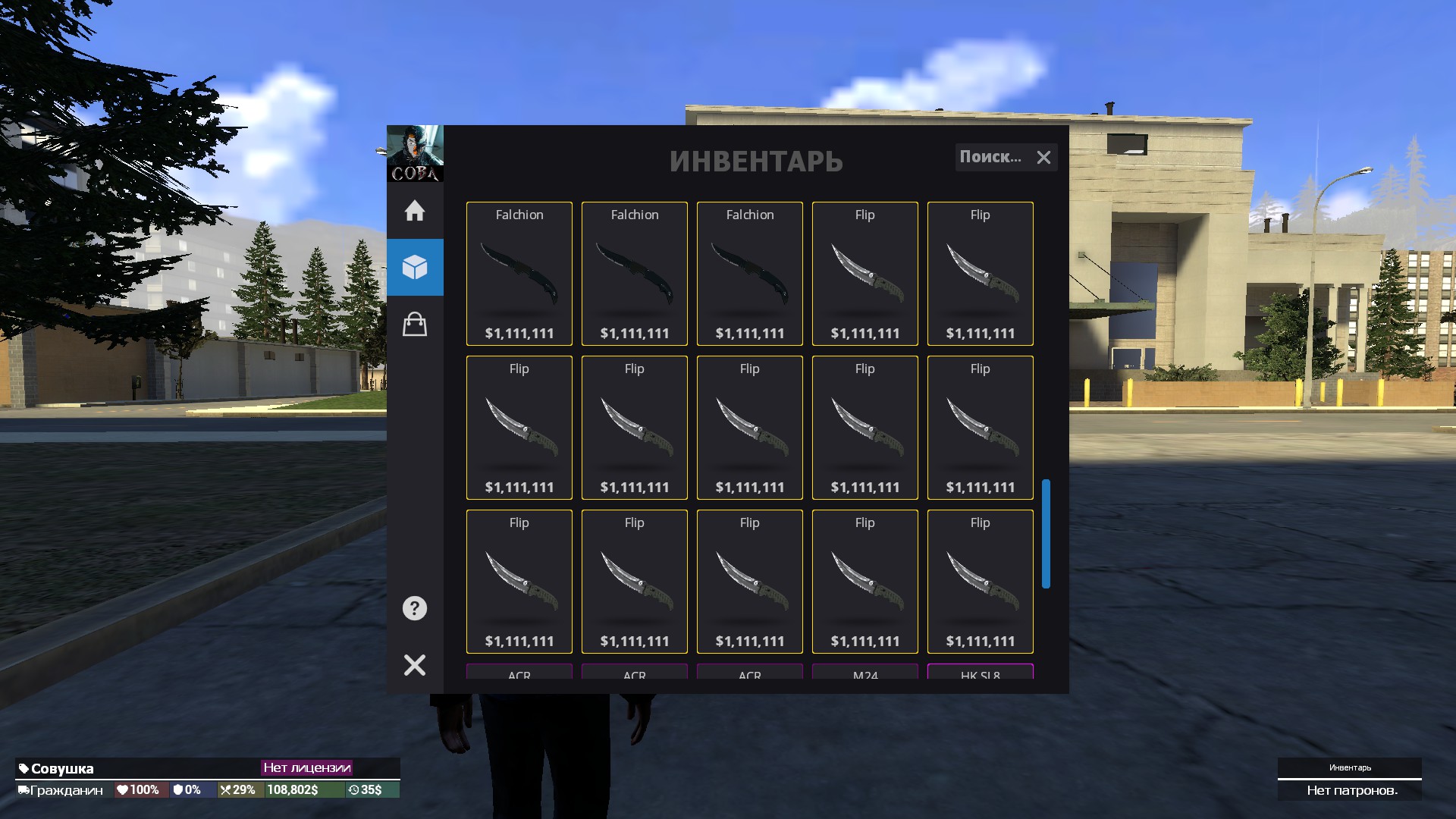The height and width of the screenshot is (819, 1456).
Task: Clear the search with the small X
Action: [1044, 158]
